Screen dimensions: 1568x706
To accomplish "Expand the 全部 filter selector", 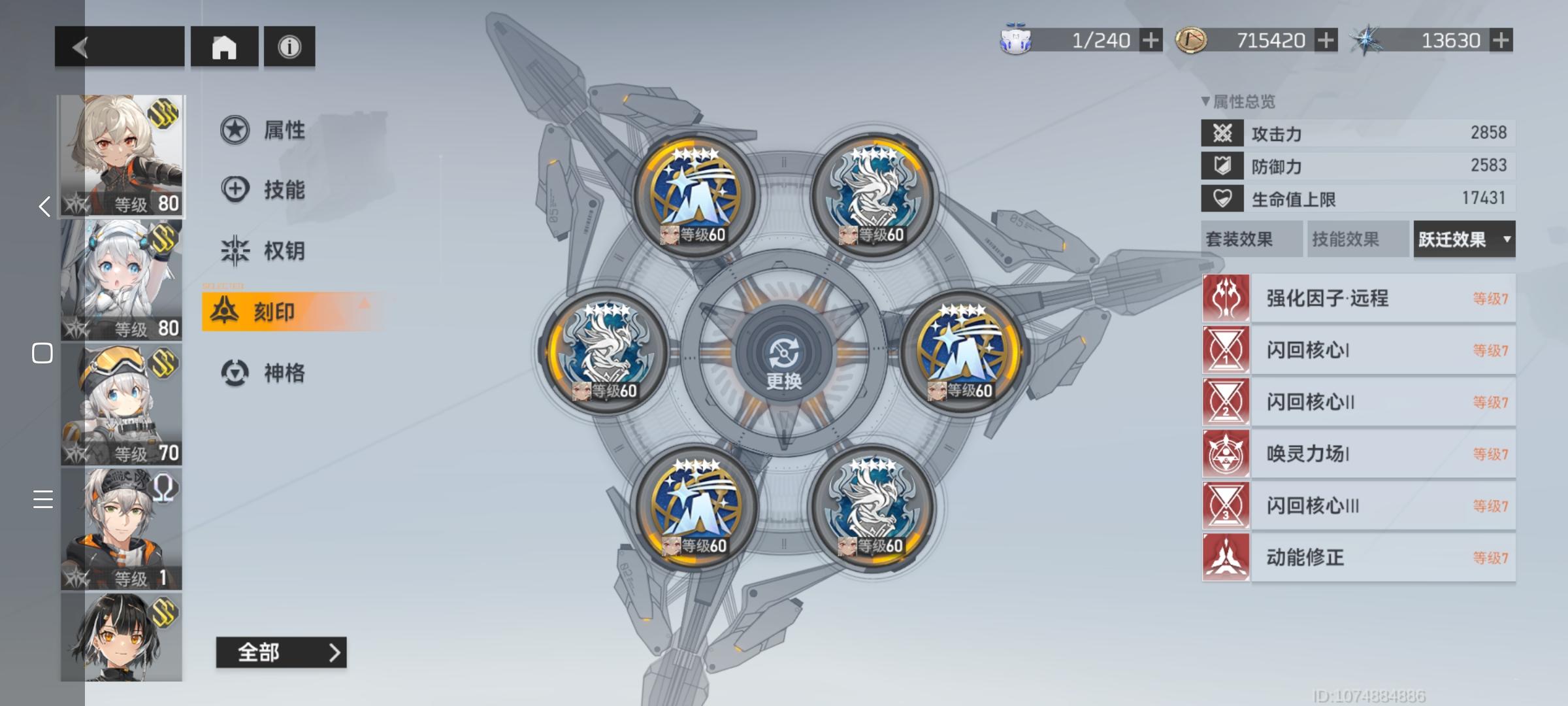I will coord(282,652).
